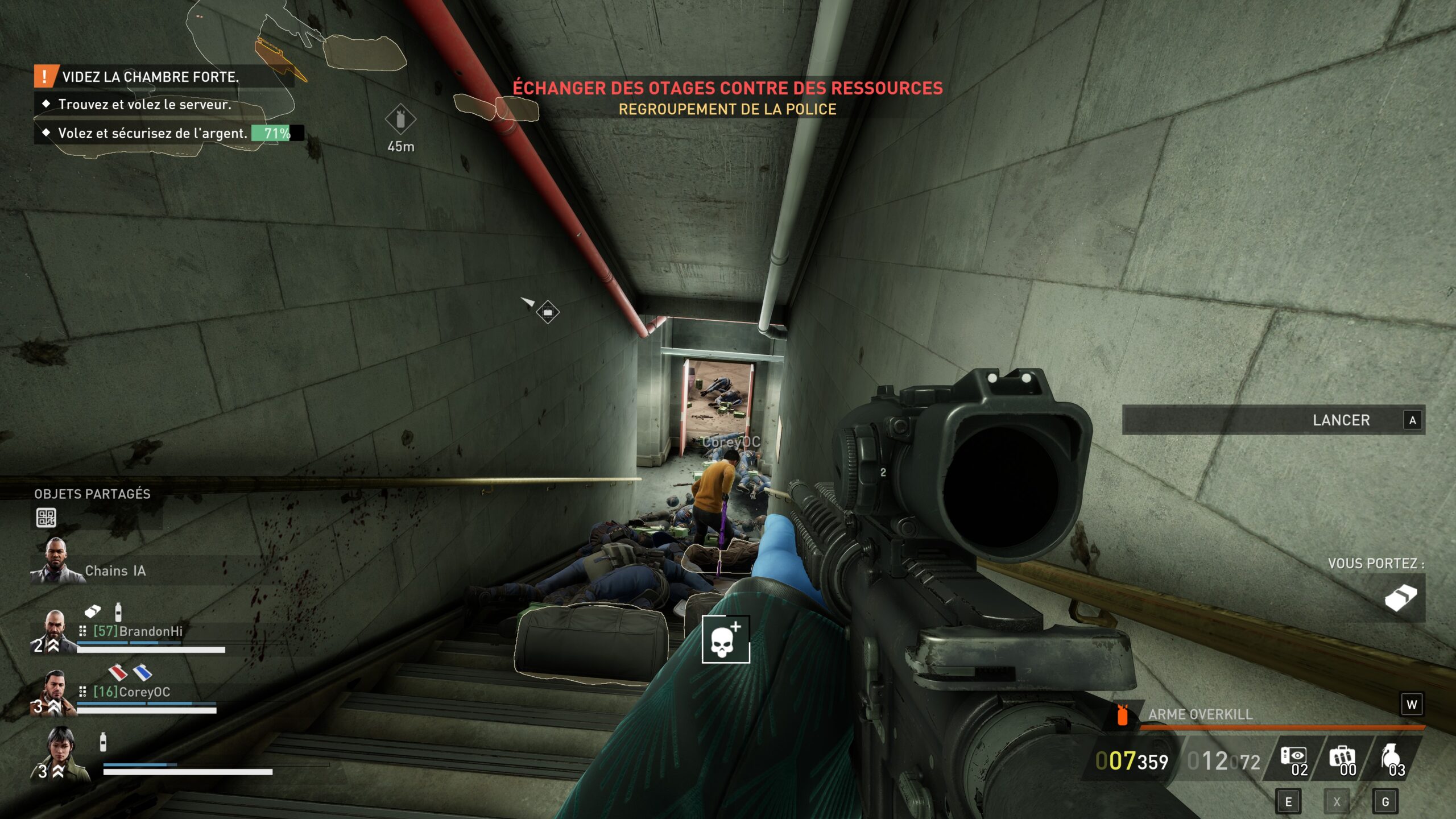1456x819 pixels.
Task: Expand BrandonHi's rank chevrons
Action: pyautogui.click(x=53, y=646)
